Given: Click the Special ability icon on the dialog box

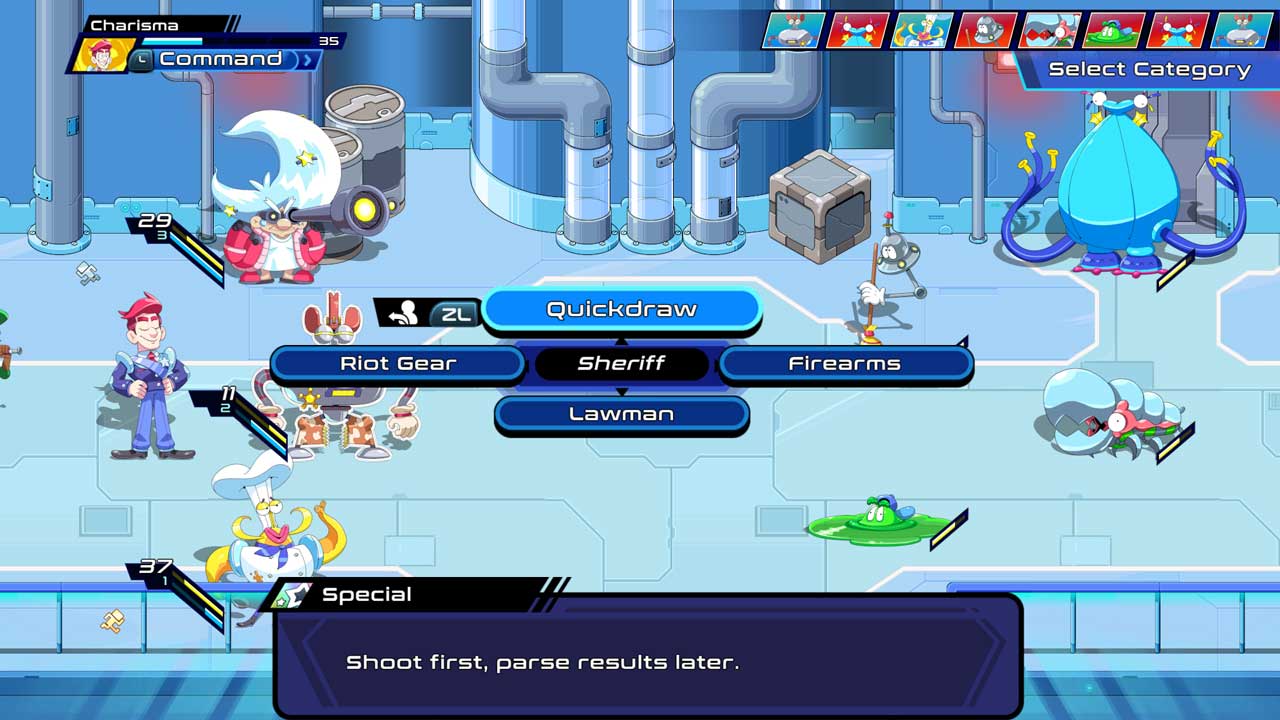Looking at the screenshot, I should click(x=293, y=593).
